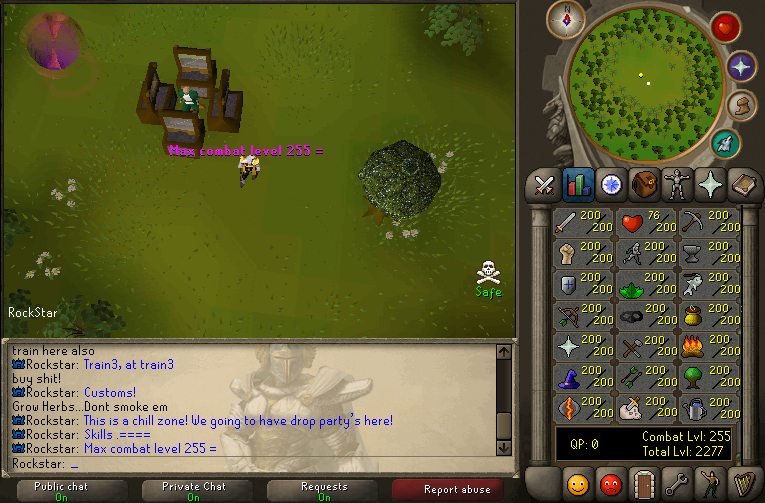765x503 pixels.
Task: Open the Prayer star tab
Action: (x=709, y=185)
